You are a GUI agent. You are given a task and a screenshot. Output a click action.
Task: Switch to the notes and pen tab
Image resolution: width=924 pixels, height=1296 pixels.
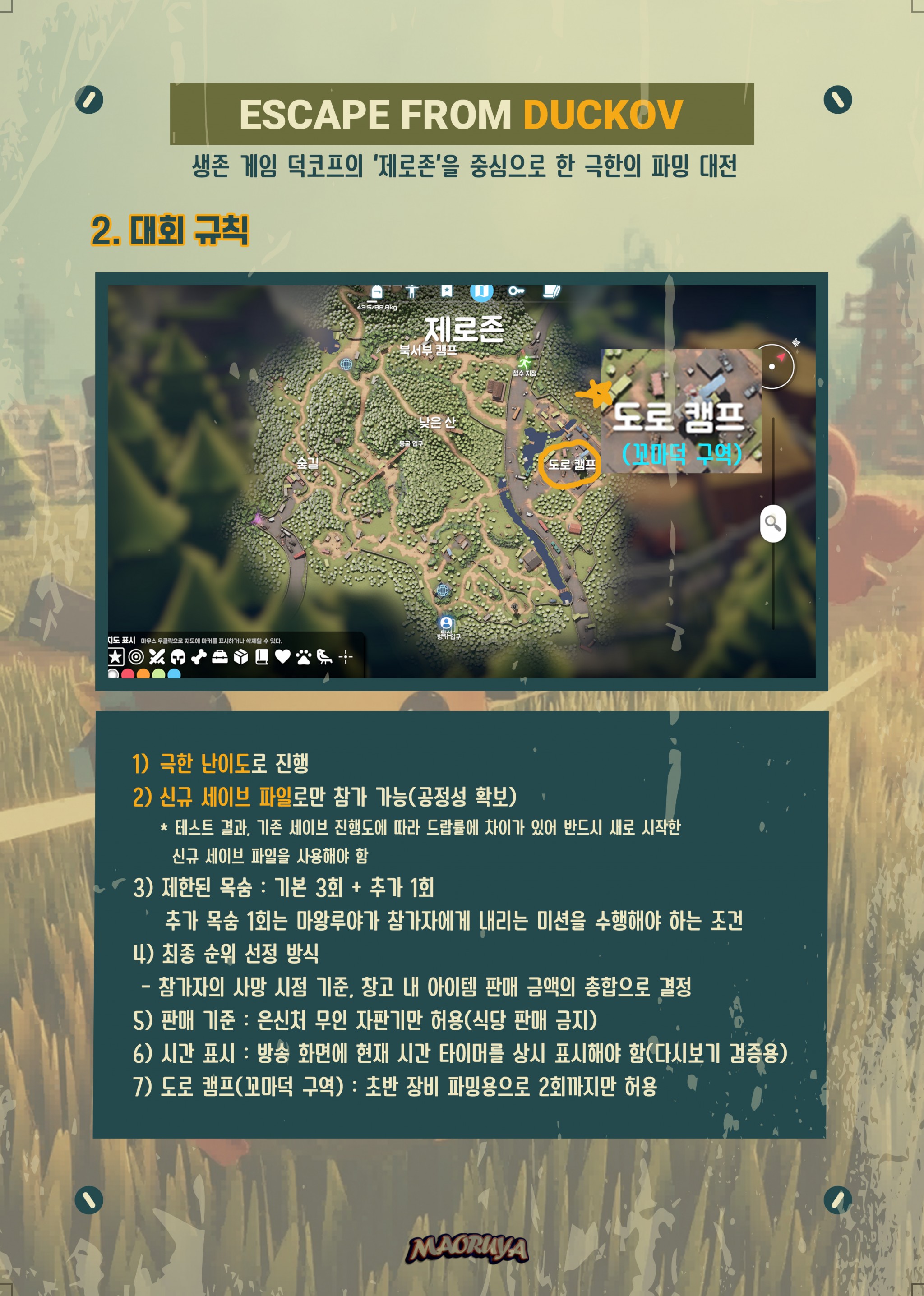click(x=551, y=291)
